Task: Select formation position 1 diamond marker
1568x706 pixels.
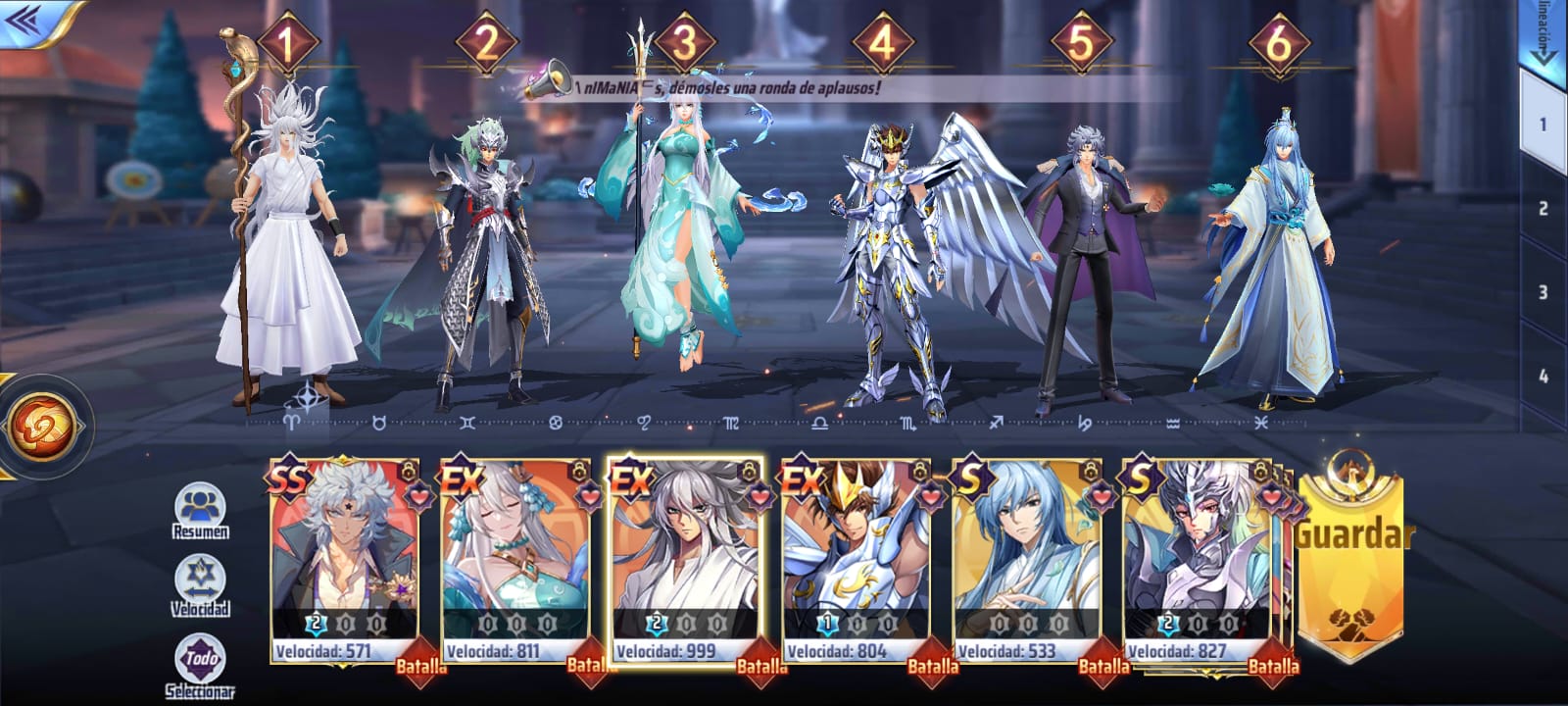Action: point(287,43)
